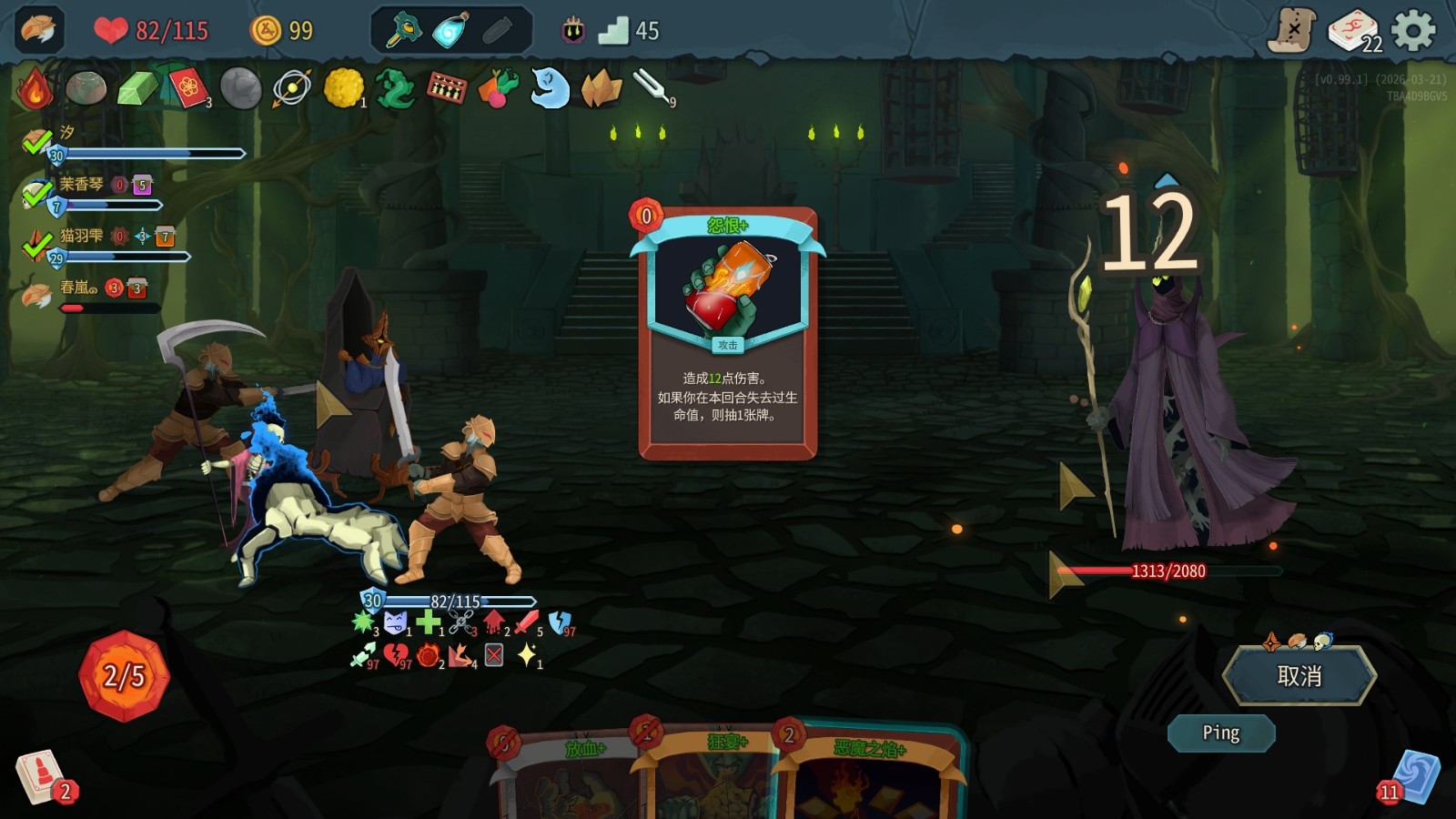Click the Ping button
1456x819 pixels.
(x=1220, y=733)
